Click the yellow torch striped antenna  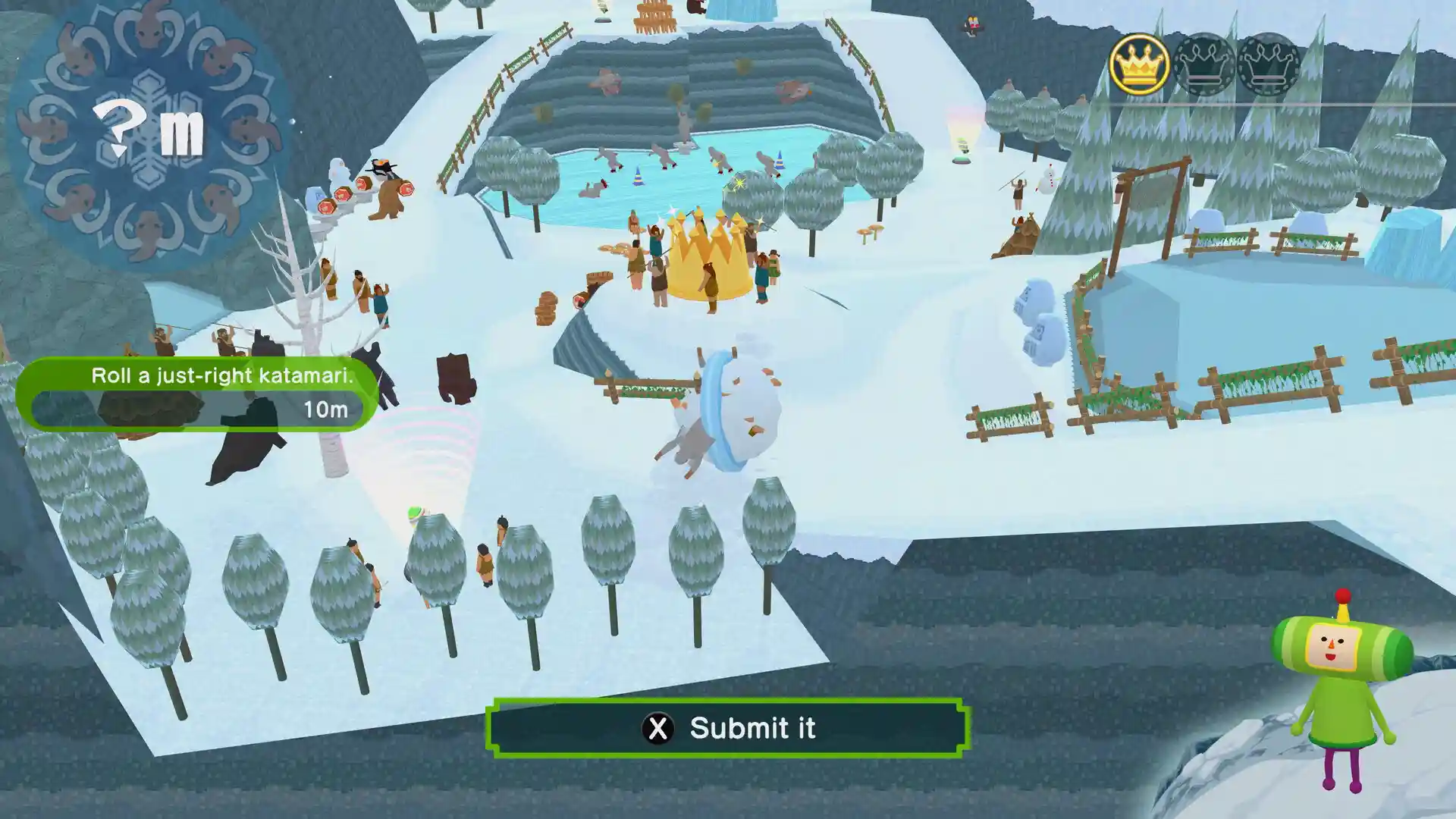click(x=1341, y=611)
